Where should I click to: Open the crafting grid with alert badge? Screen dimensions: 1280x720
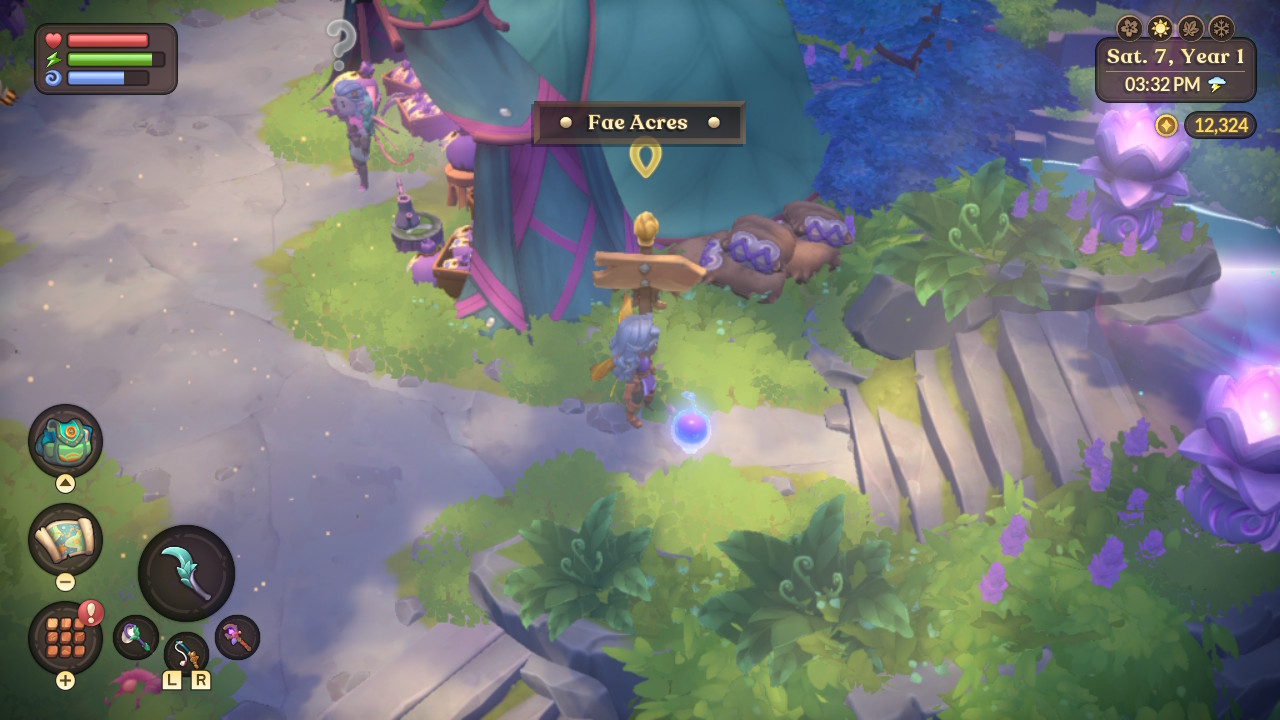(66, 634)
